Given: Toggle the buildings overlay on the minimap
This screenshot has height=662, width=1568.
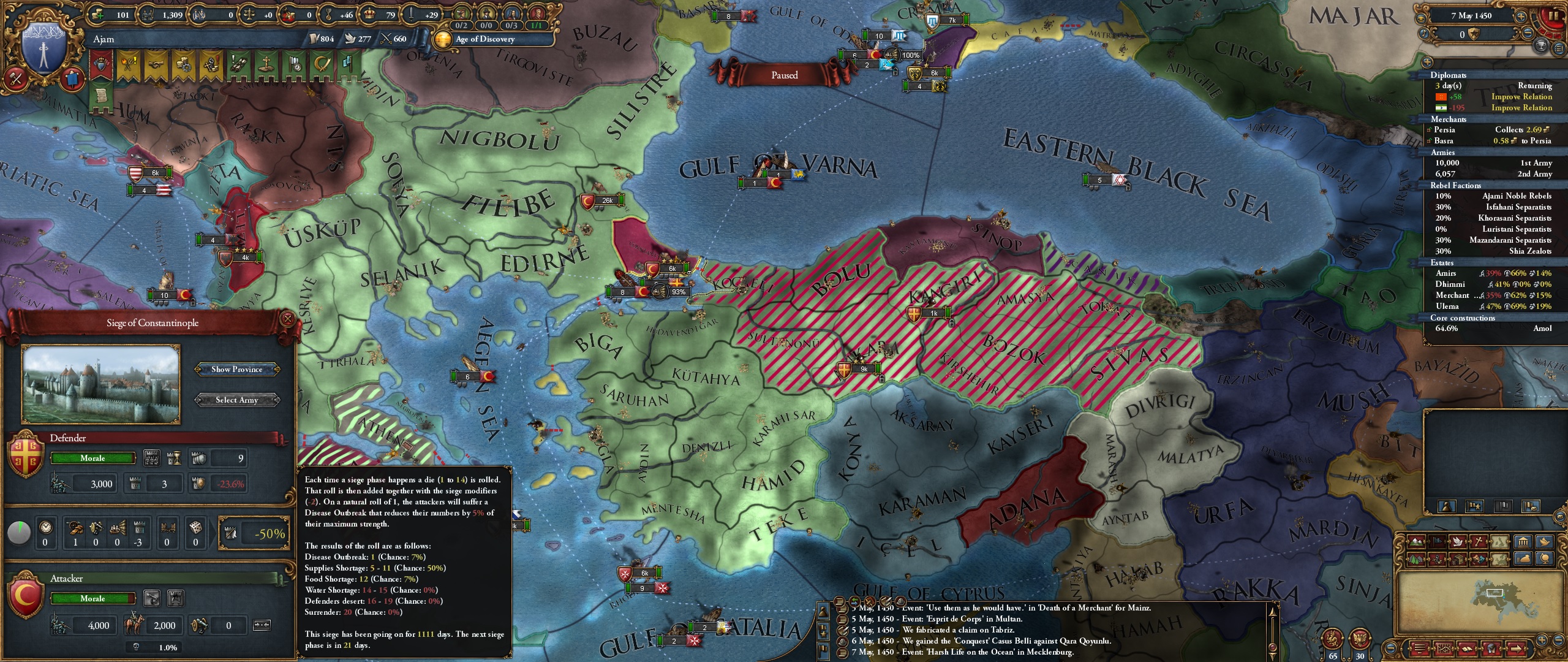Looking at the screenshot, I should click(1523, 542).
